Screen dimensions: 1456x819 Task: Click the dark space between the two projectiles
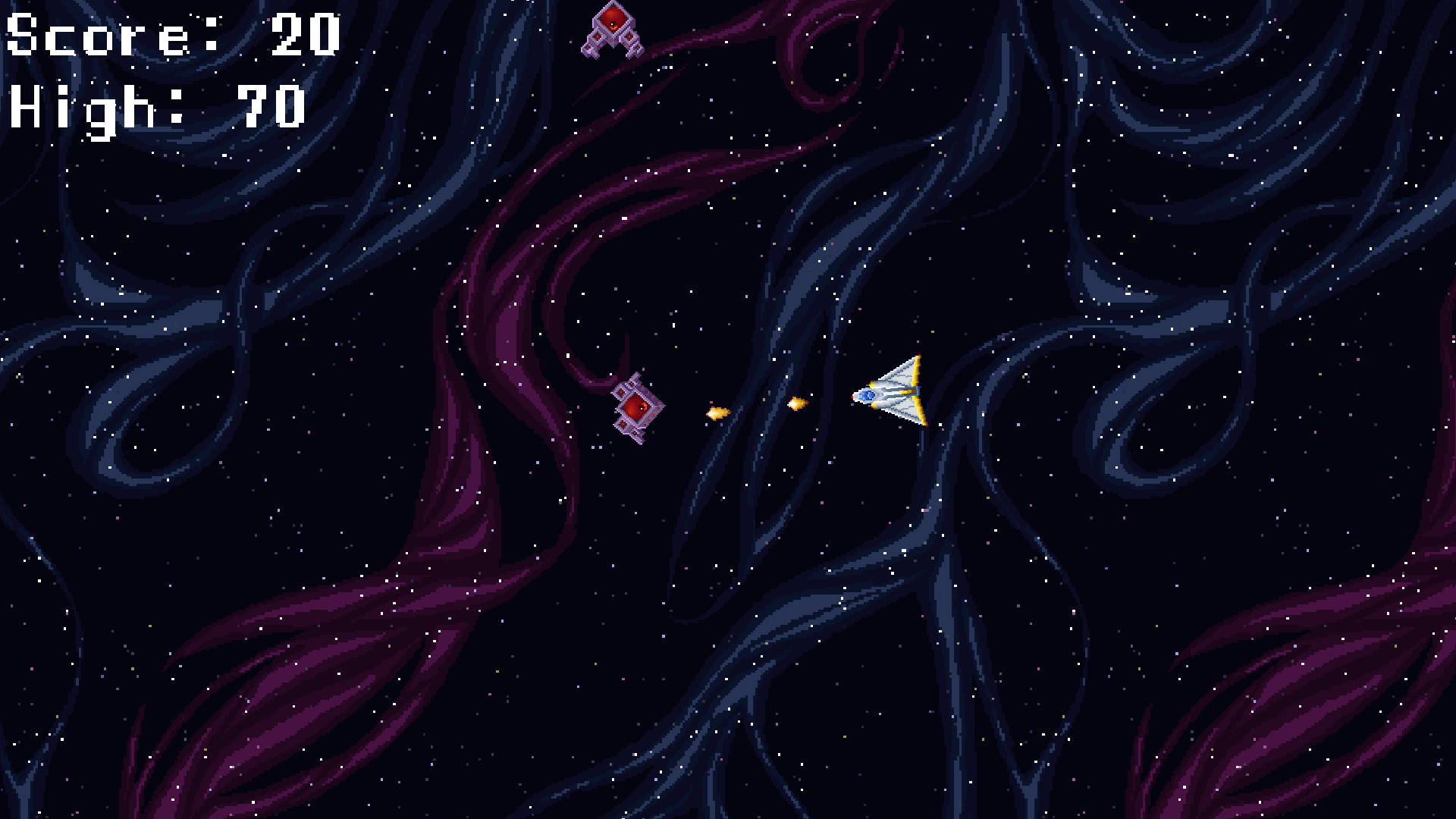758,409
